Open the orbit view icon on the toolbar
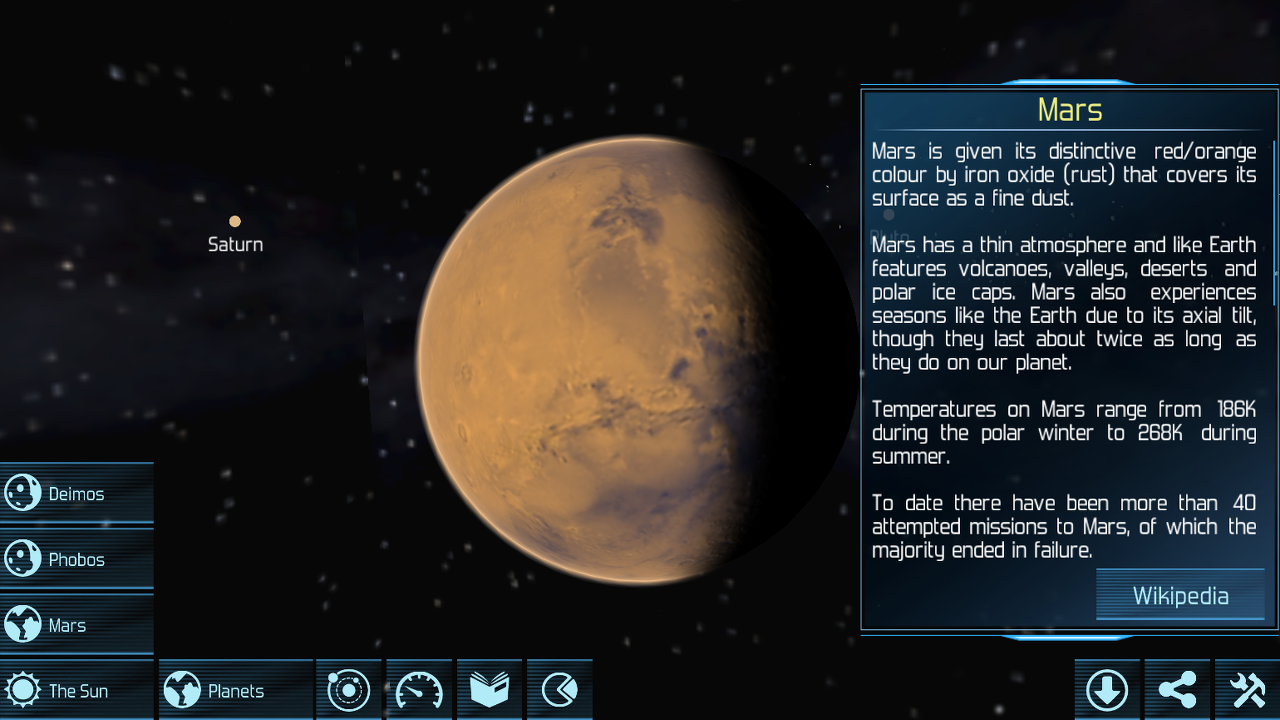 (x=348, y=689)
